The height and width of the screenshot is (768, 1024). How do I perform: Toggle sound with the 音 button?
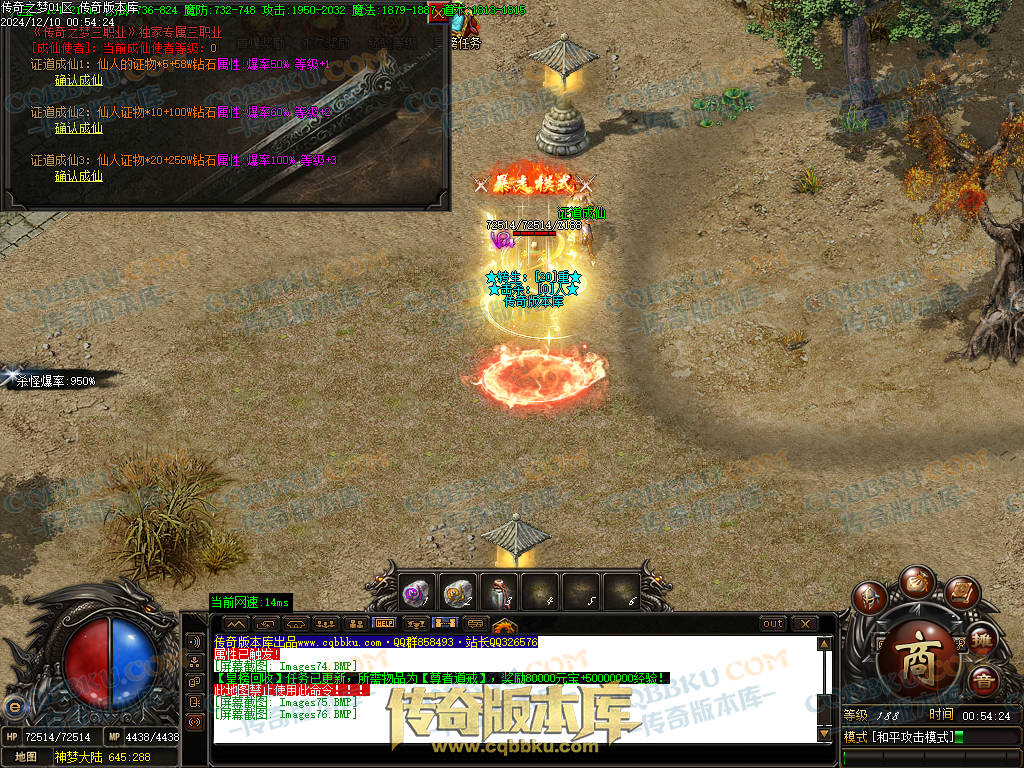(983, 681)
